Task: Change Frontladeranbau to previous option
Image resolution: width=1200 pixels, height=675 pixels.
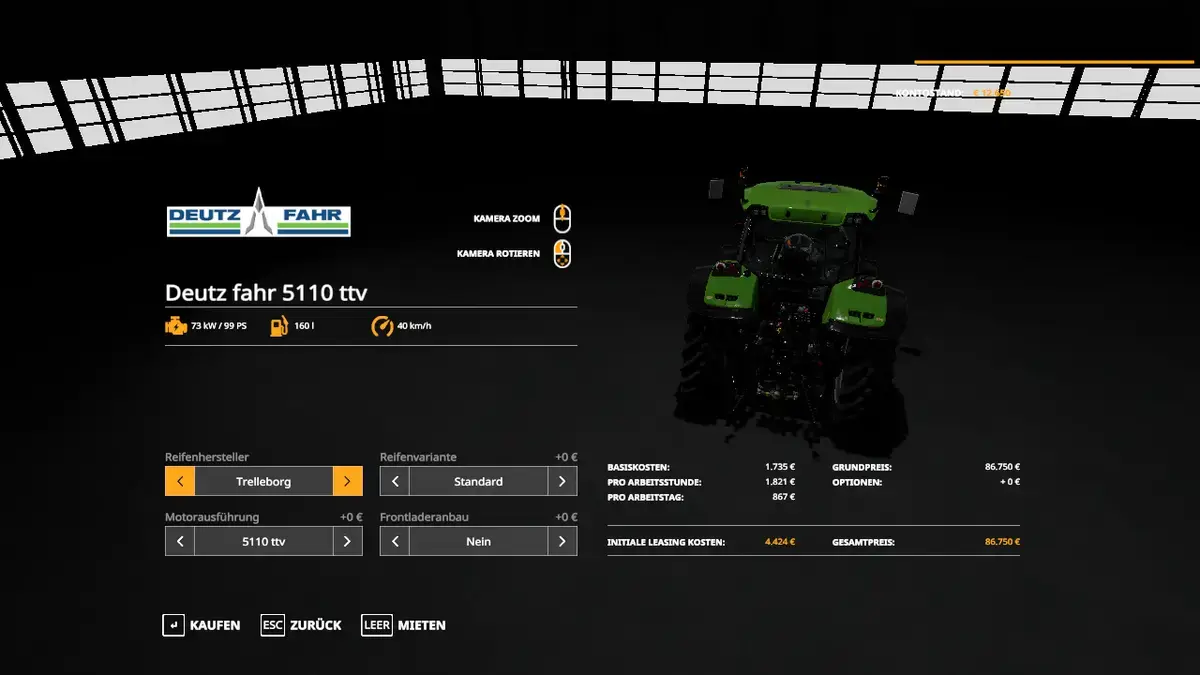Action: [x=395, y=541]
